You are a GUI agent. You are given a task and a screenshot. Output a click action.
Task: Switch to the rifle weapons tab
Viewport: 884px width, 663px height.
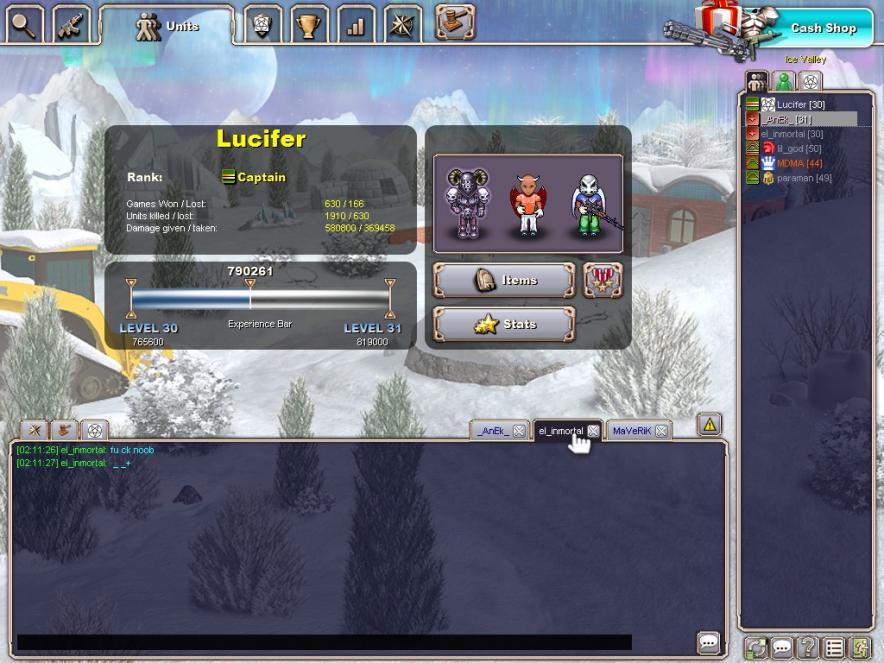70,23
